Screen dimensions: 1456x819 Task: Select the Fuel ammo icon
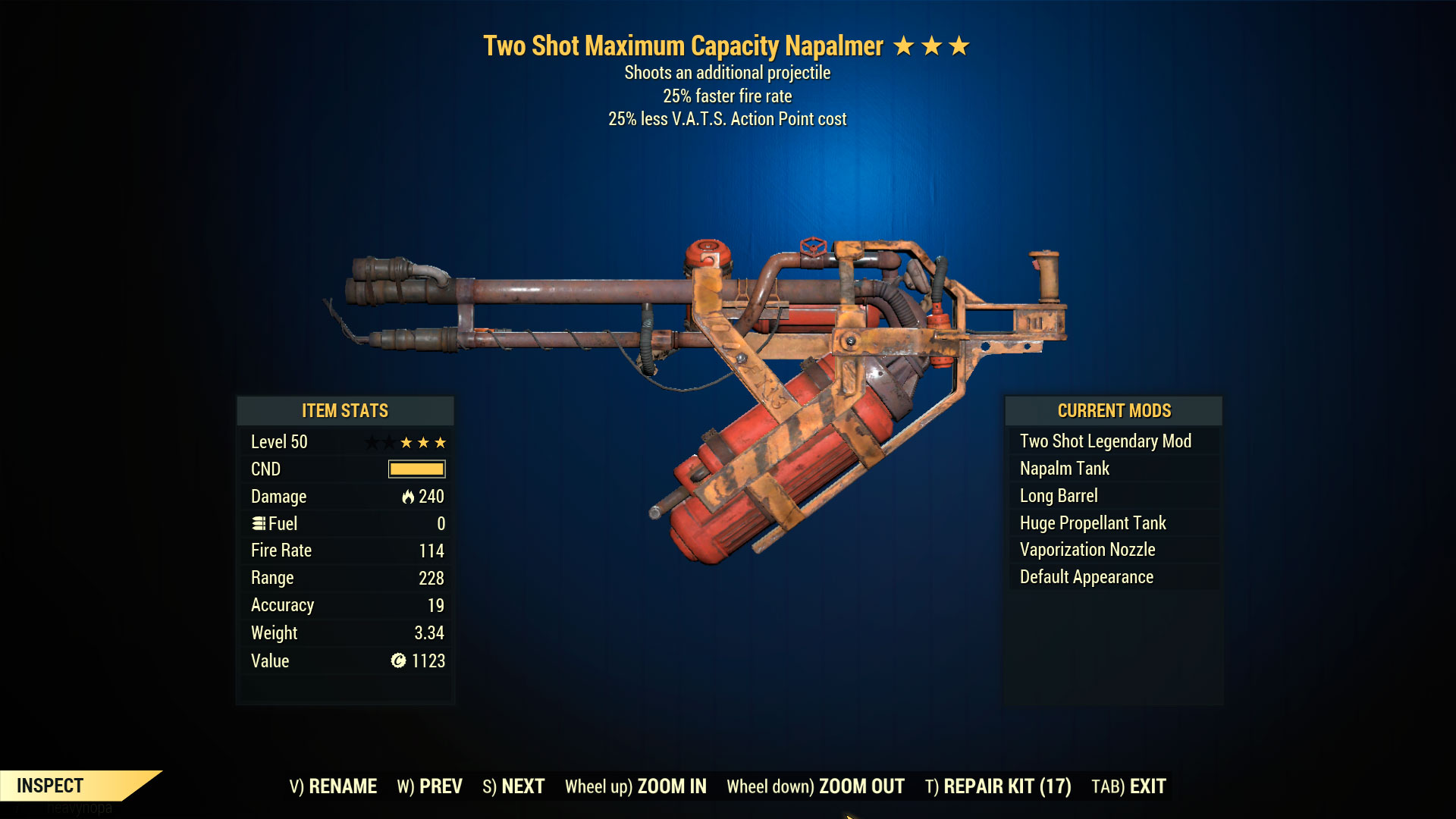[259, 523]
